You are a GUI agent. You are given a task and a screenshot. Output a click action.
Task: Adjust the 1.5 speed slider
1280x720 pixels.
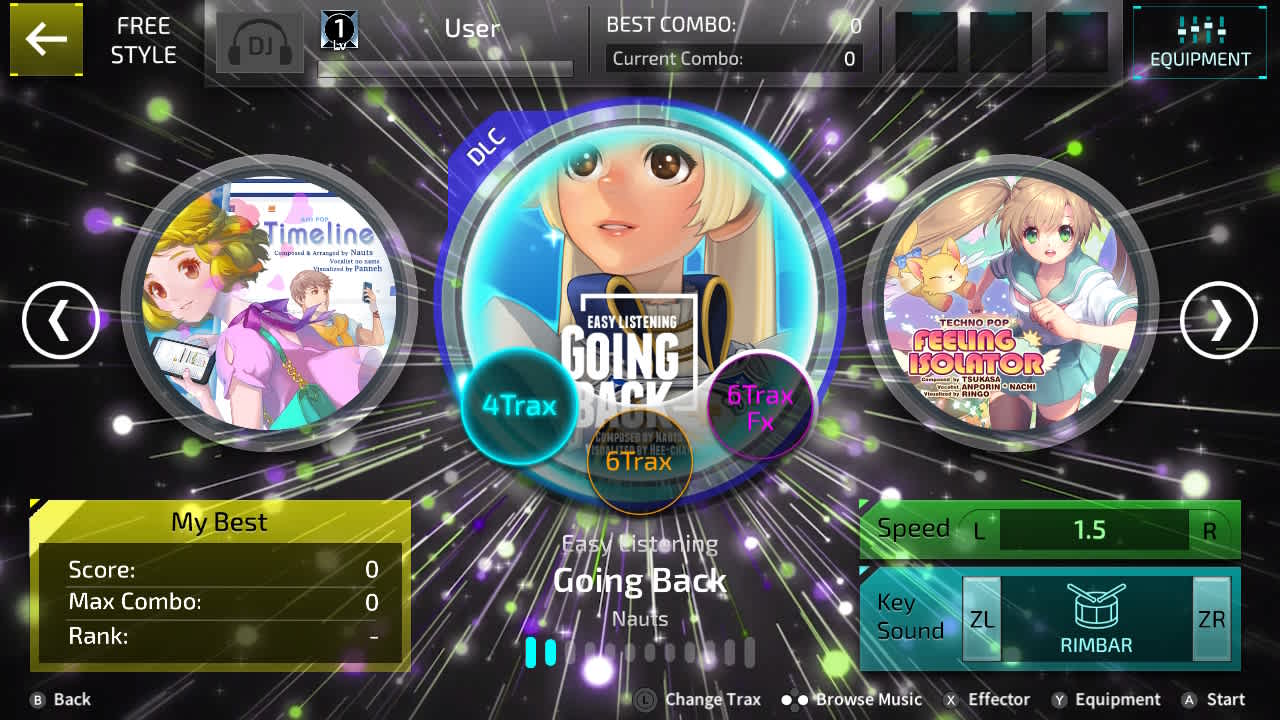(x=1092, y=530)
